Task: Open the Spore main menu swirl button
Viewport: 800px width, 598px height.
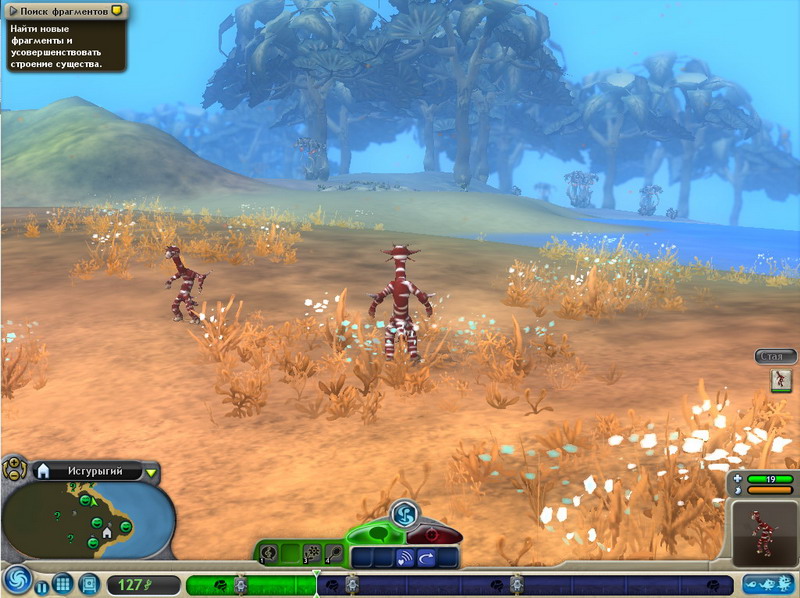Action: tap(16, 581)
